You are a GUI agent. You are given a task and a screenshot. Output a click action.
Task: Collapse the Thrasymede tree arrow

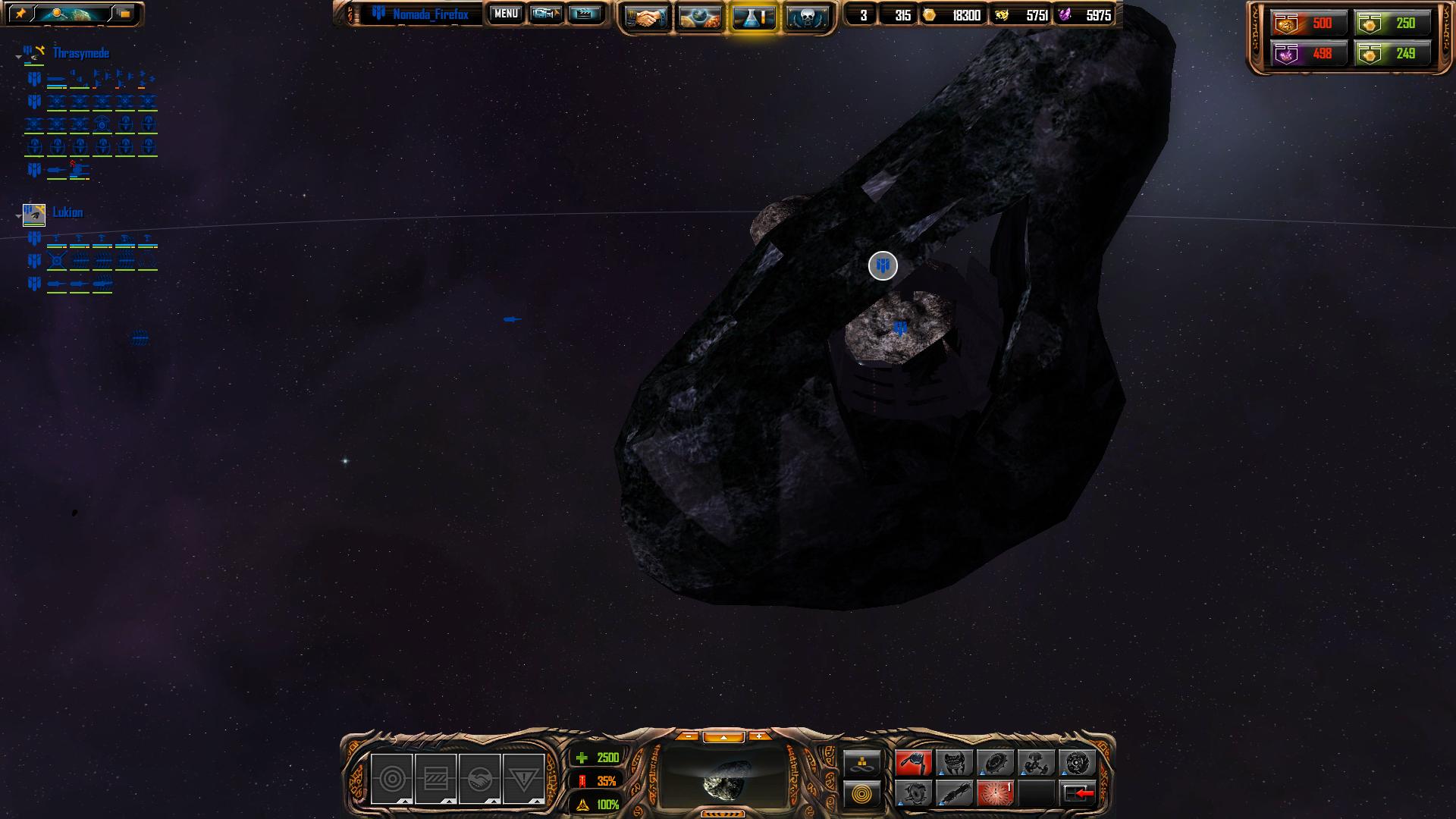tap(18, 57)
